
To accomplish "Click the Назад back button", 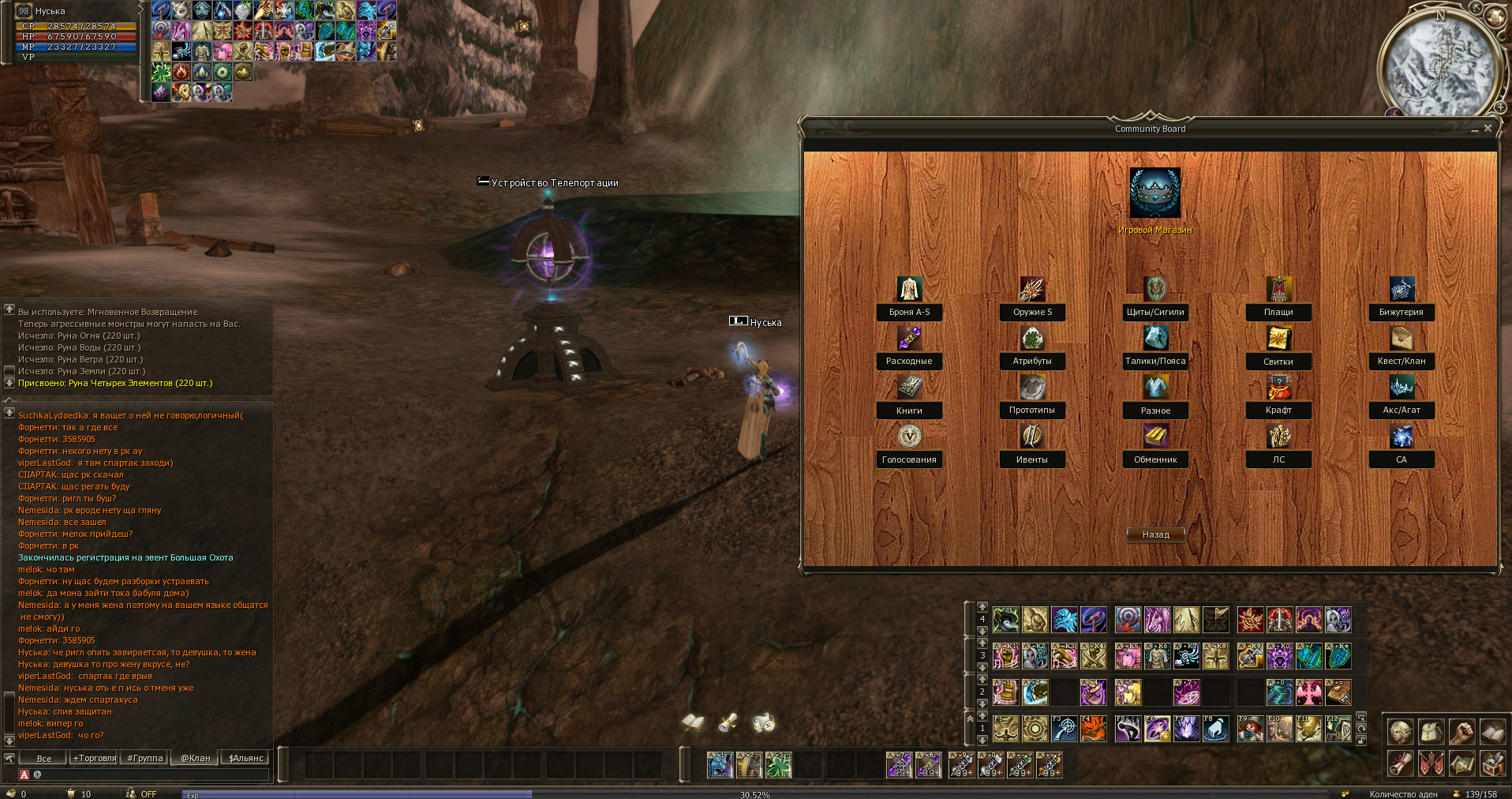I will tap(1155, 535).
